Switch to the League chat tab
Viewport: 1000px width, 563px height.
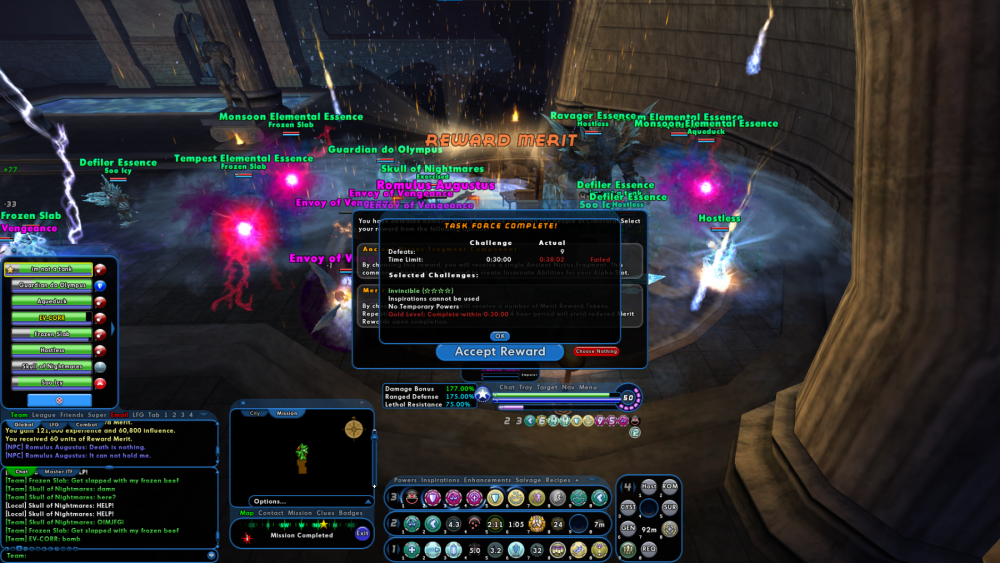coord(45,414)
